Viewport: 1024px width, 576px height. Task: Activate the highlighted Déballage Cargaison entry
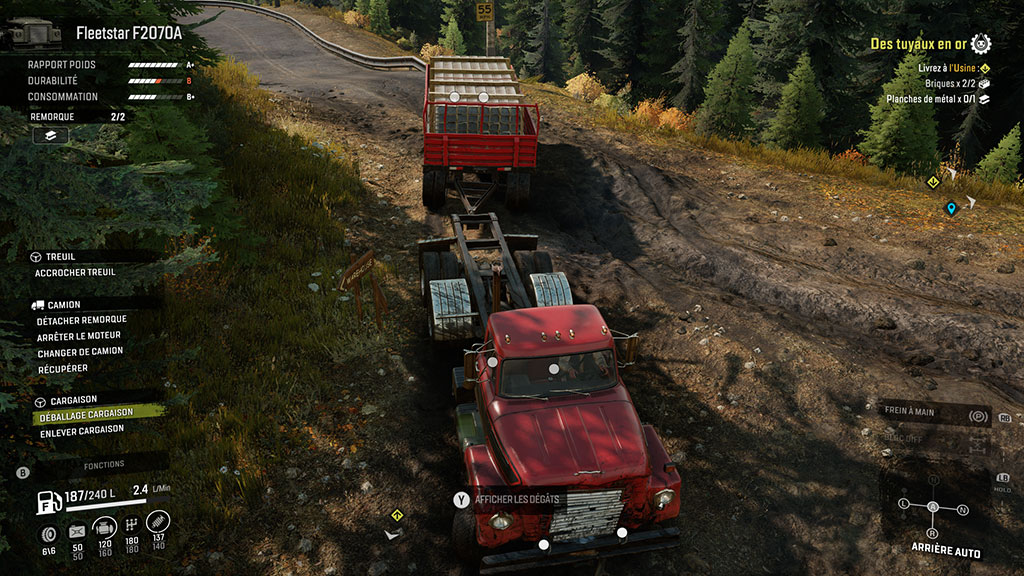[x=84, y=413]
